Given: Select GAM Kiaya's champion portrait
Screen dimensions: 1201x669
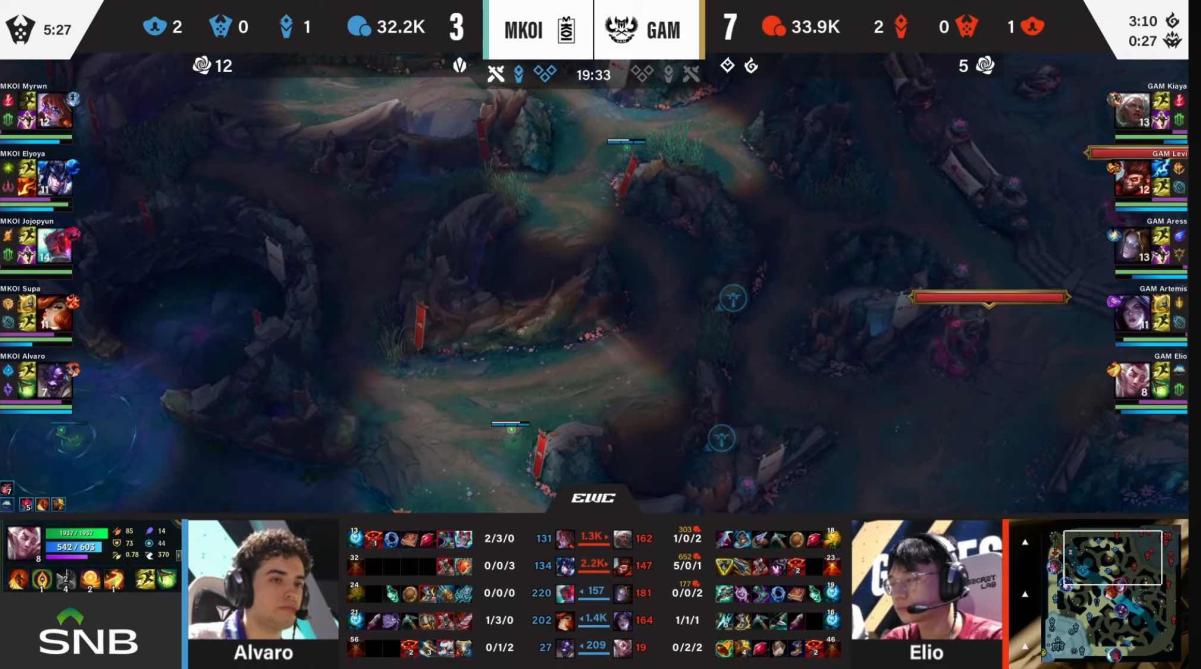Looking at the screenshot, I should 1131,110.
